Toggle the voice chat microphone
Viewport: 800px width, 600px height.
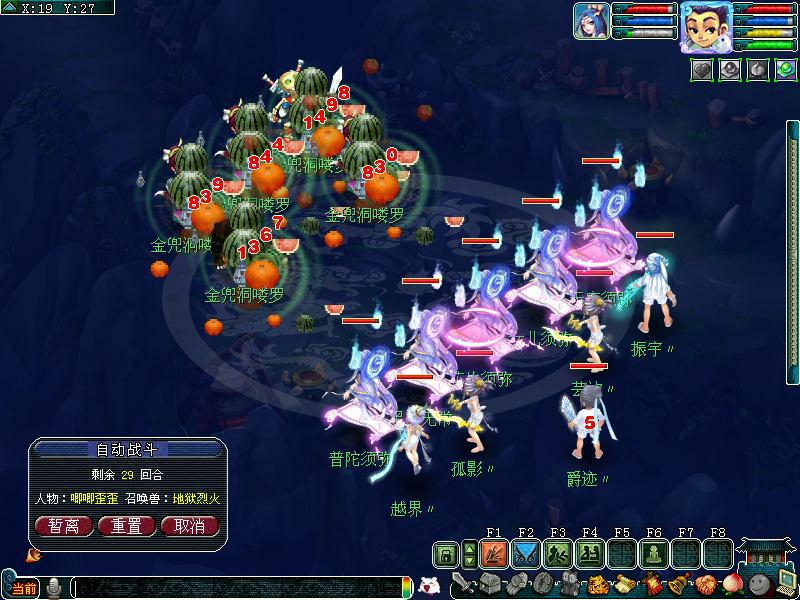[x=53, y=588]
